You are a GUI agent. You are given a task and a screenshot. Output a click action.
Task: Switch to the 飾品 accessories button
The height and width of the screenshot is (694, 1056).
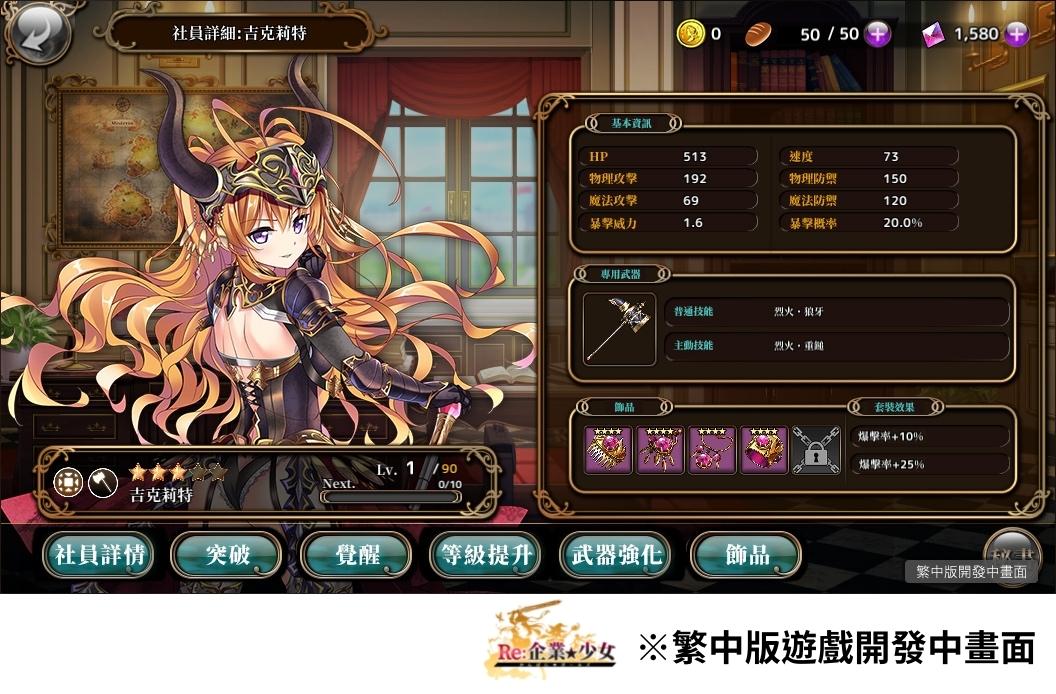pyautogui.click(x=746, y=555)
